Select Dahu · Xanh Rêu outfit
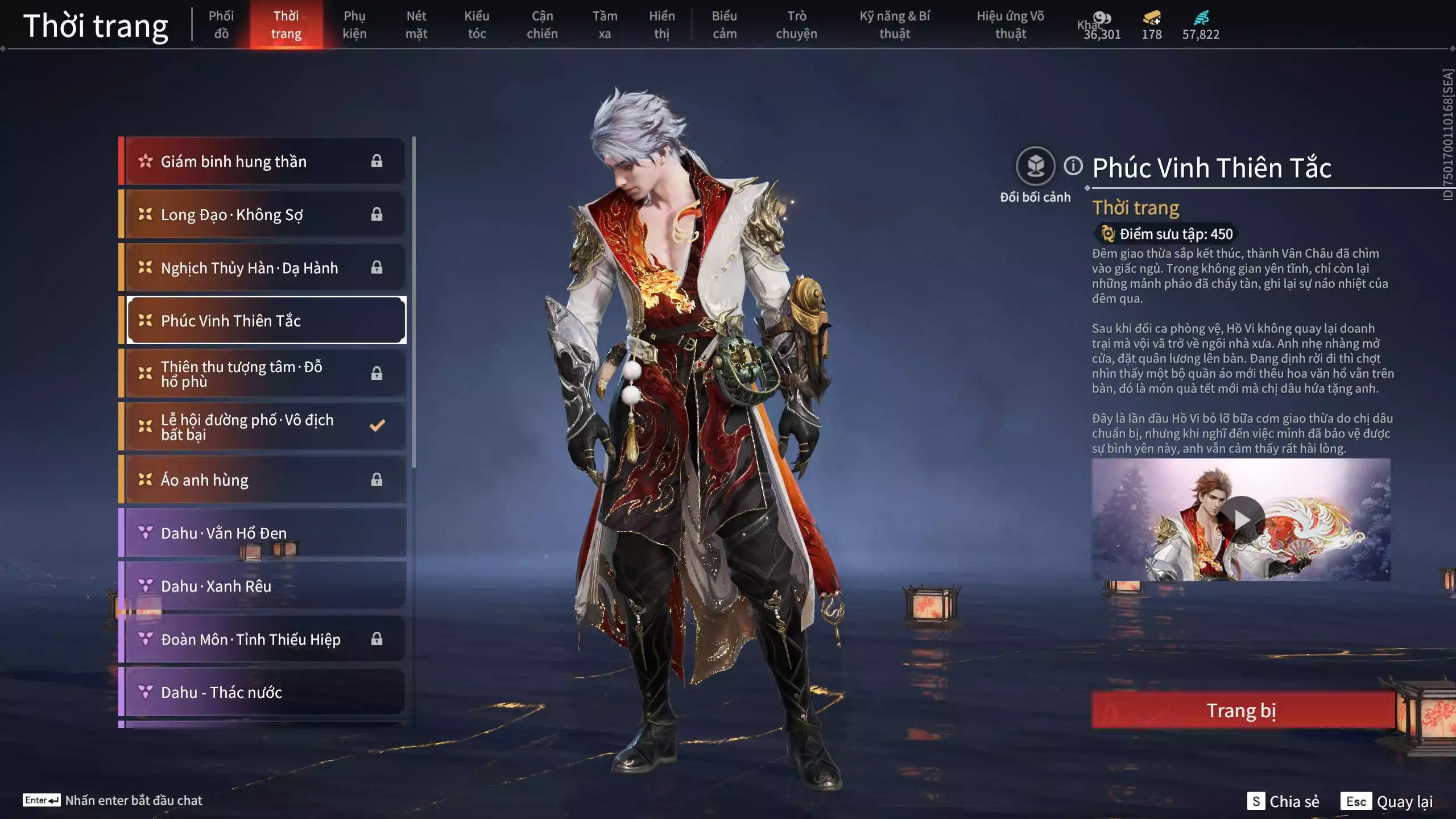The height and width of the screenshot is (819, 1456). coord(264,586)
